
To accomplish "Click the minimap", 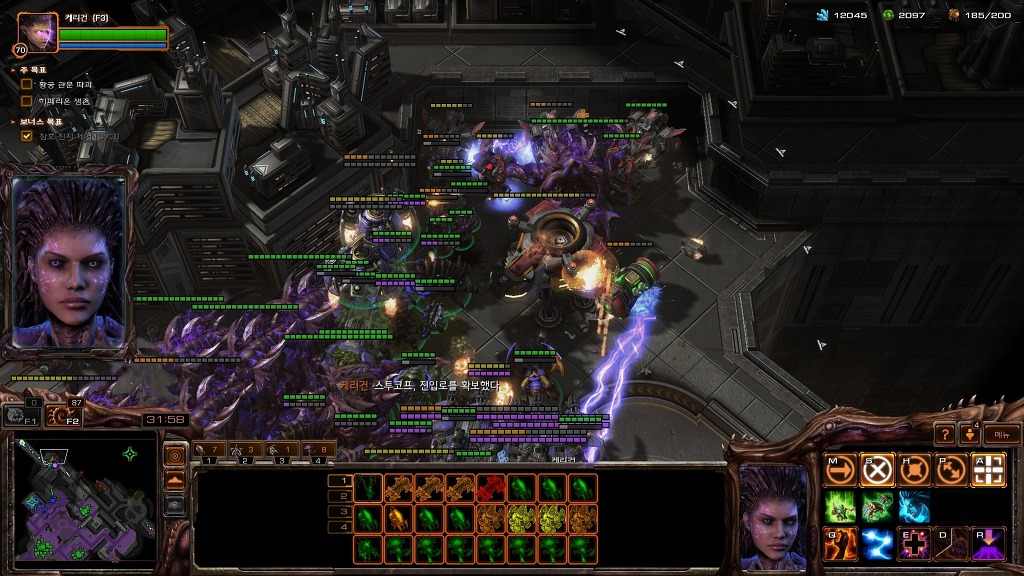I will [x=84, y=499].
